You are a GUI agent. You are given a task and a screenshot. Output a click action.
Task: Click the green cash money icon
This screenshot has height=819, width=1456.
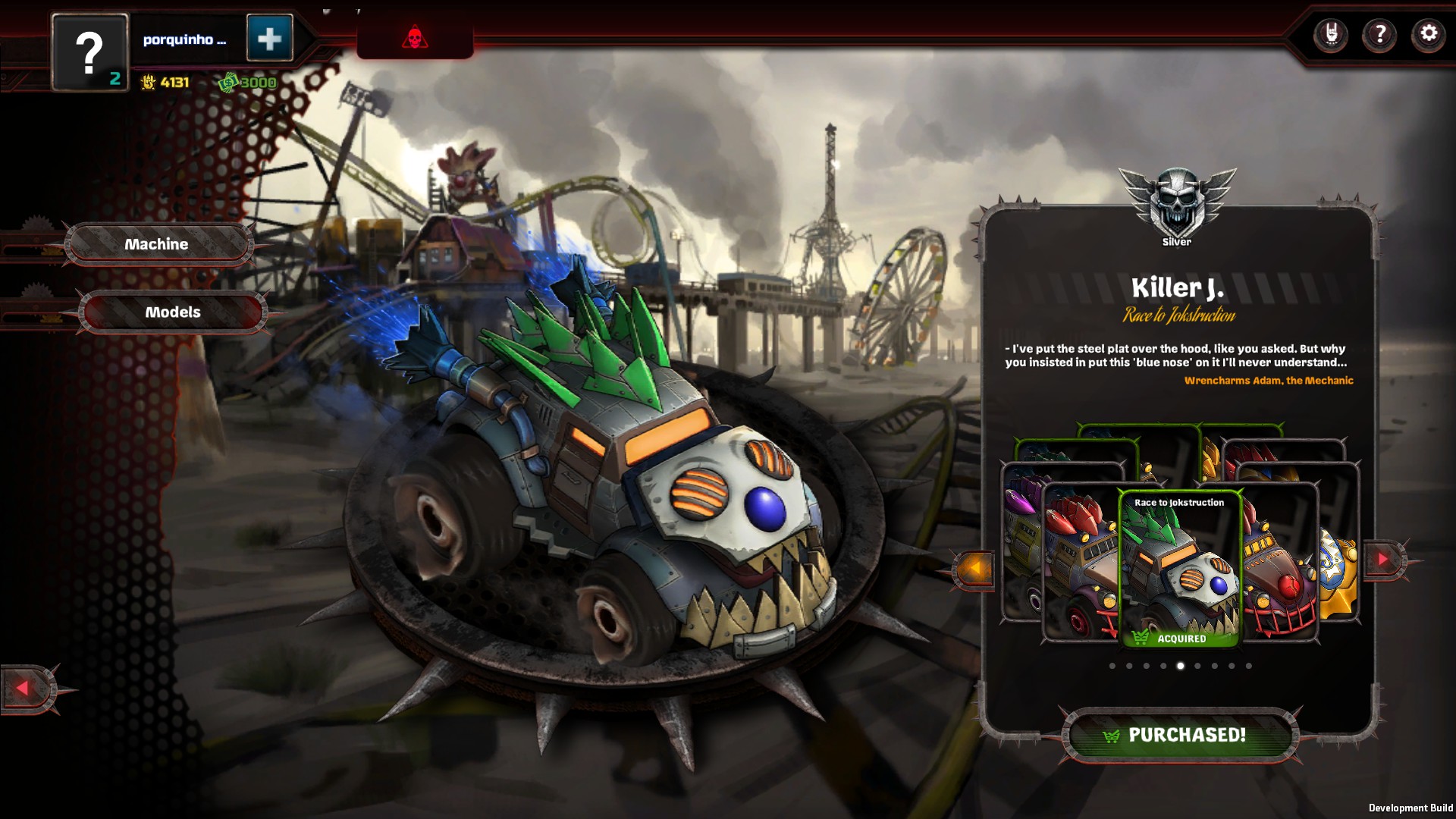(228, 80)
